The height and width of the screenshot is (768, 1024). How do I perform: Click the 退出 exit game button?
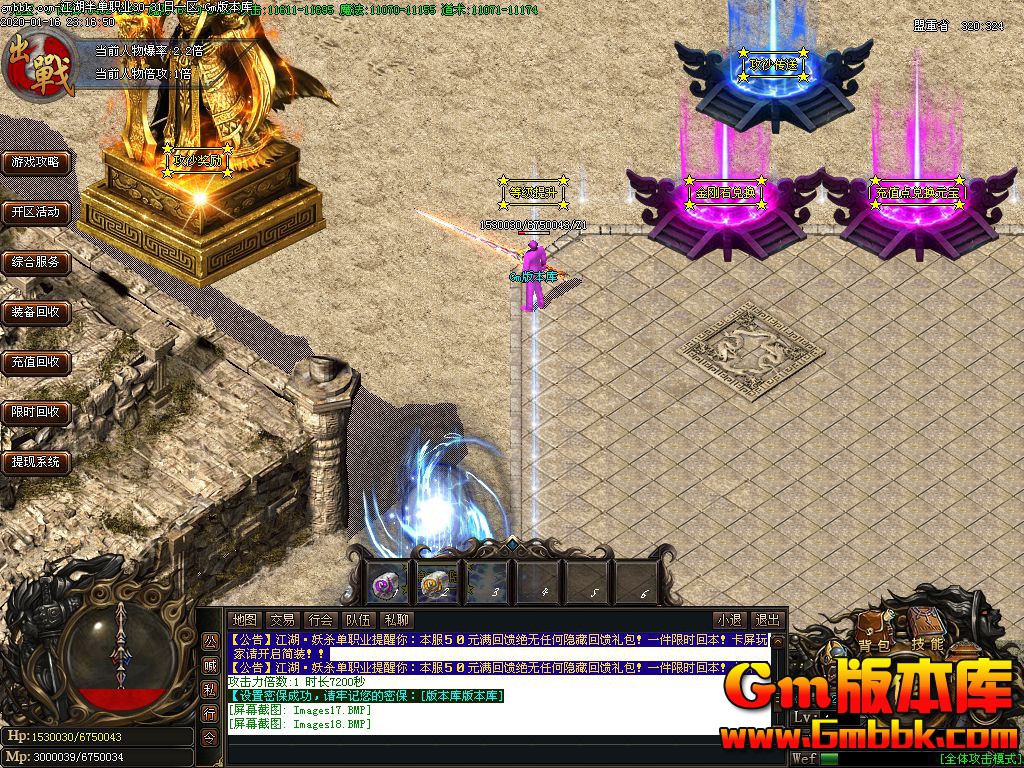[767, 620]
